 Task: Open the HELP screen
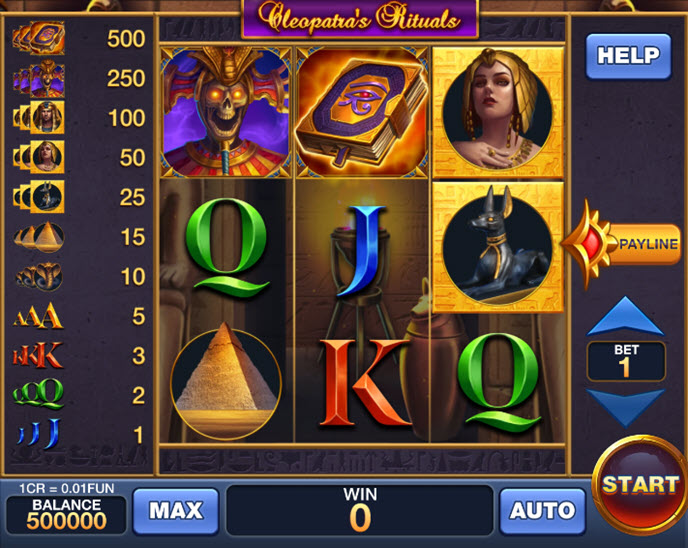click(x=627, y=56)
